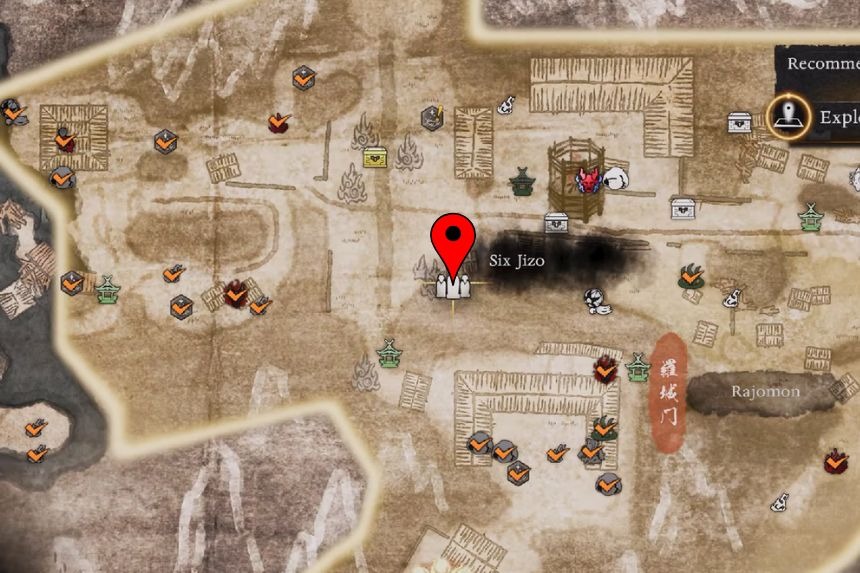Click the green shrine marker beside the watchtower

(x=522, y=182)
